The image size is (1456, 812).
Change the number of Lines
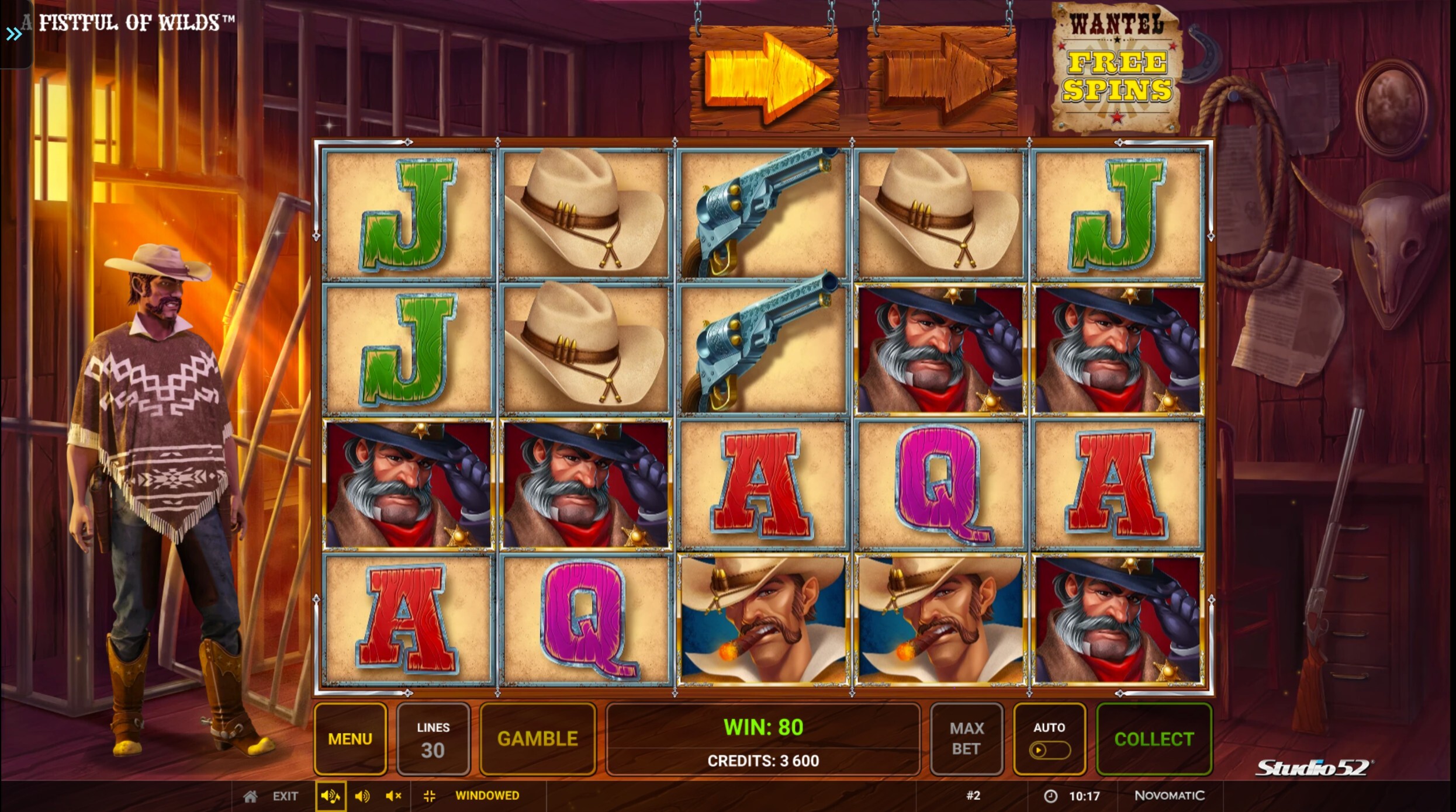[433, 739]
